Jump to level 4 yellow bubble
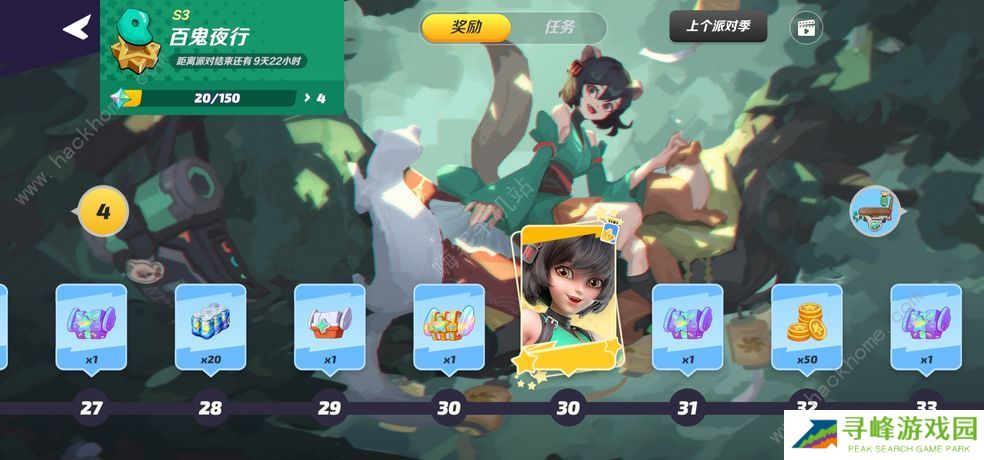 tap(101, 211)
